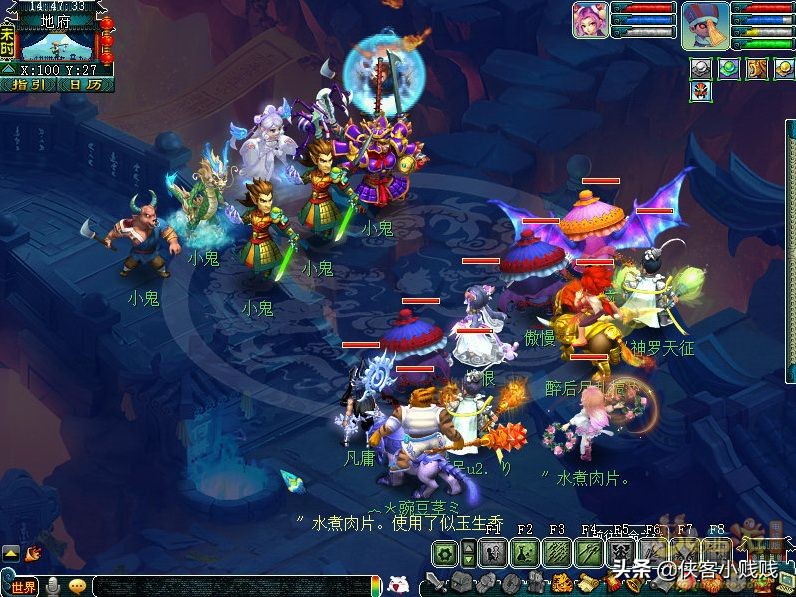796x597 pixels.
Task: Click the silver orb buff icon
Action: (701, 68)
